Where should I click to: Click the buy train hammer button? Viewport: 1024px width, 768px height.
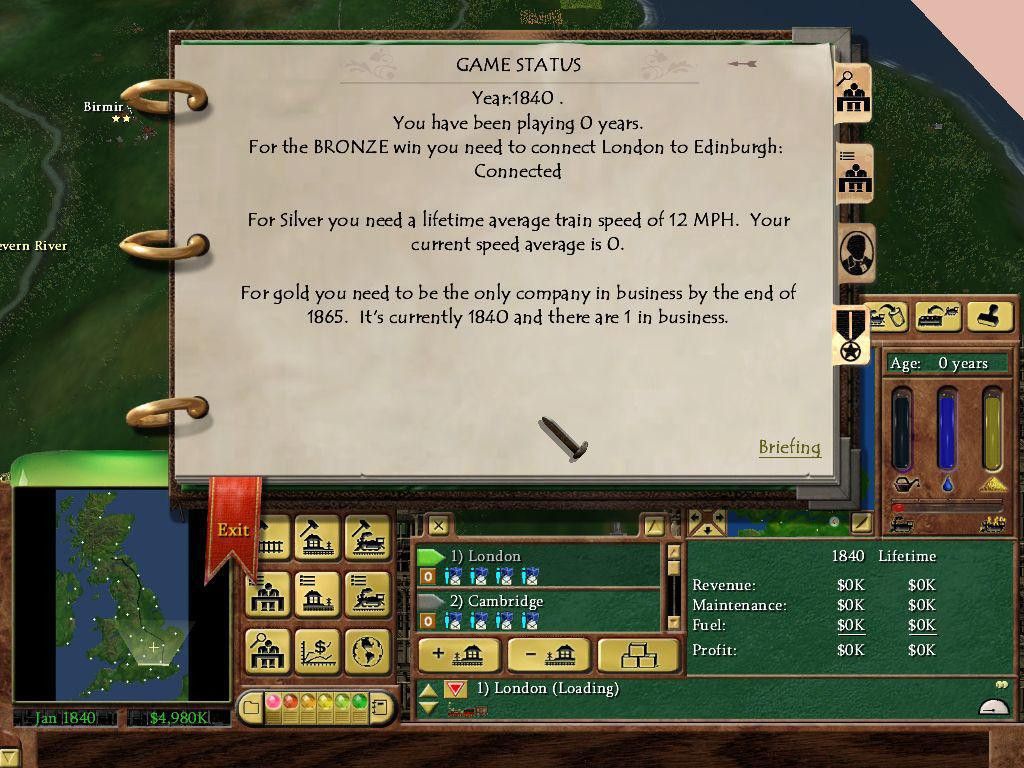367,537
